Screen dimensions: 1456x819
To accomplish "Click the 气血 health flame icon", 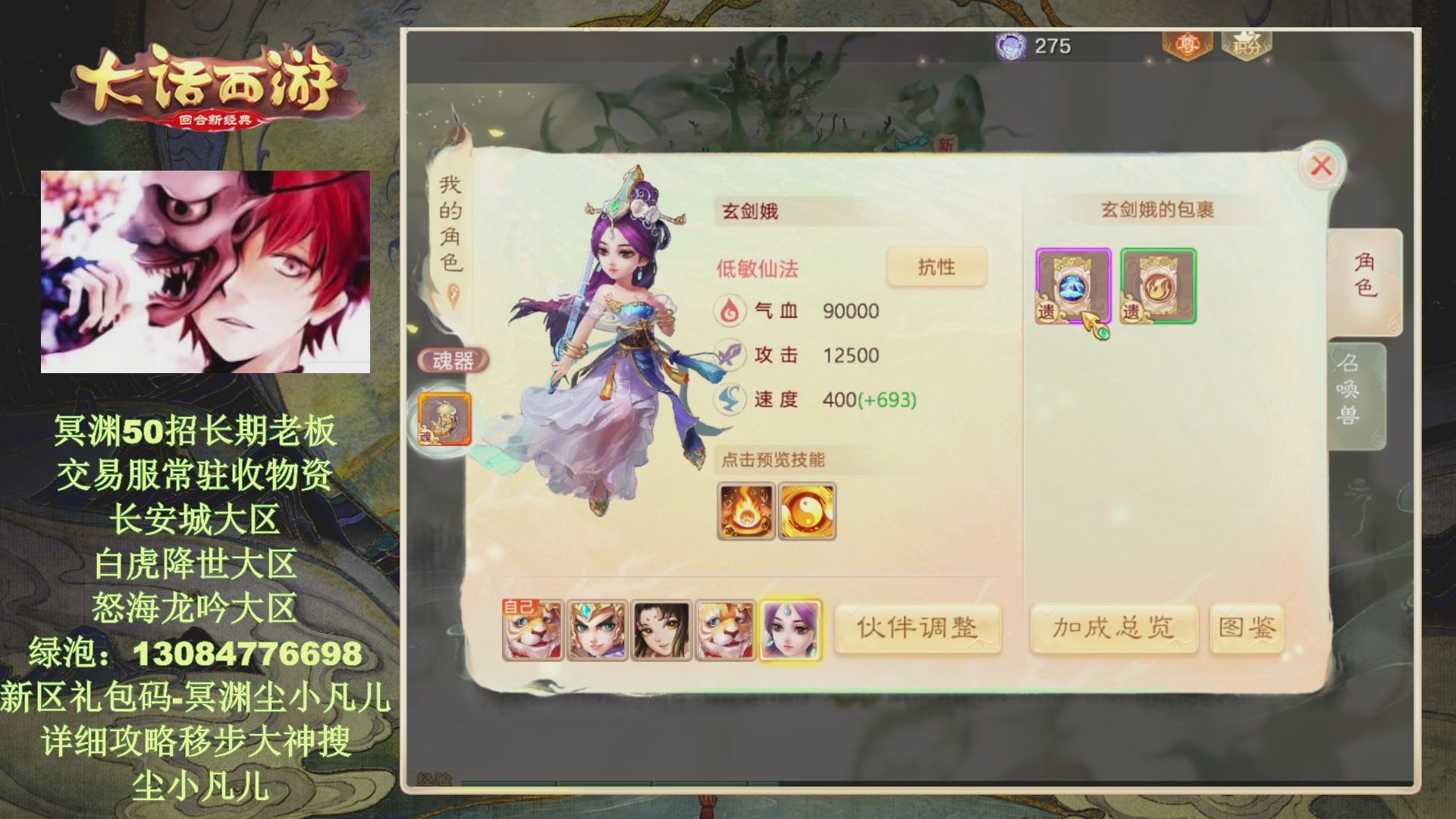I will click(730, 311).
